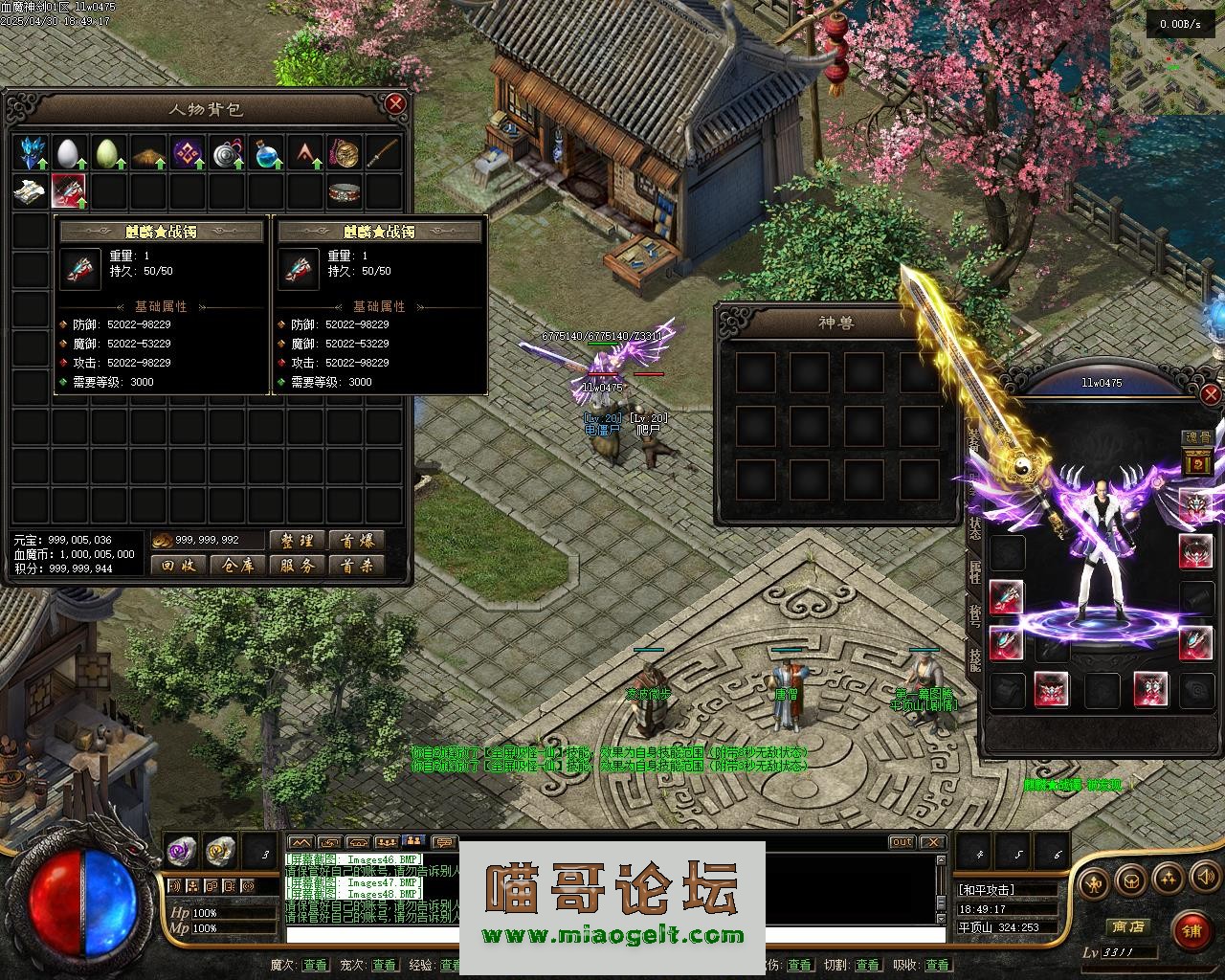Image resolution: width=1225 pixels, height=980 pixels.
Task: Click the chat panel's out button
Action: [902, 842]
